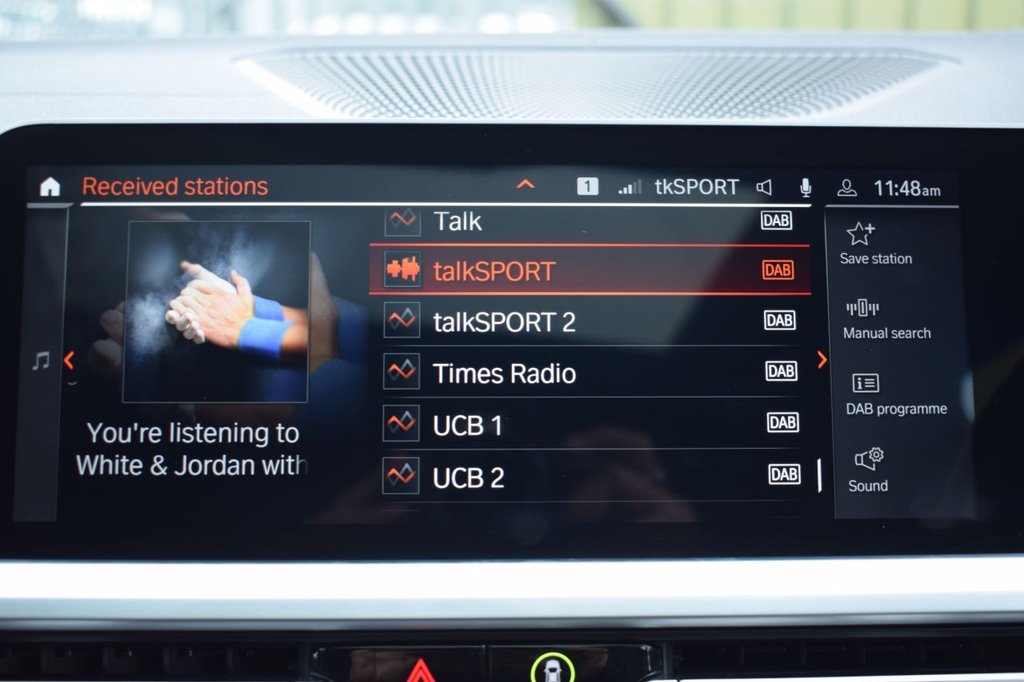The width and height of the screenshot is (1024, 682).
Task: Show the DAB programme guide
Action: click(x=895, y=394)
